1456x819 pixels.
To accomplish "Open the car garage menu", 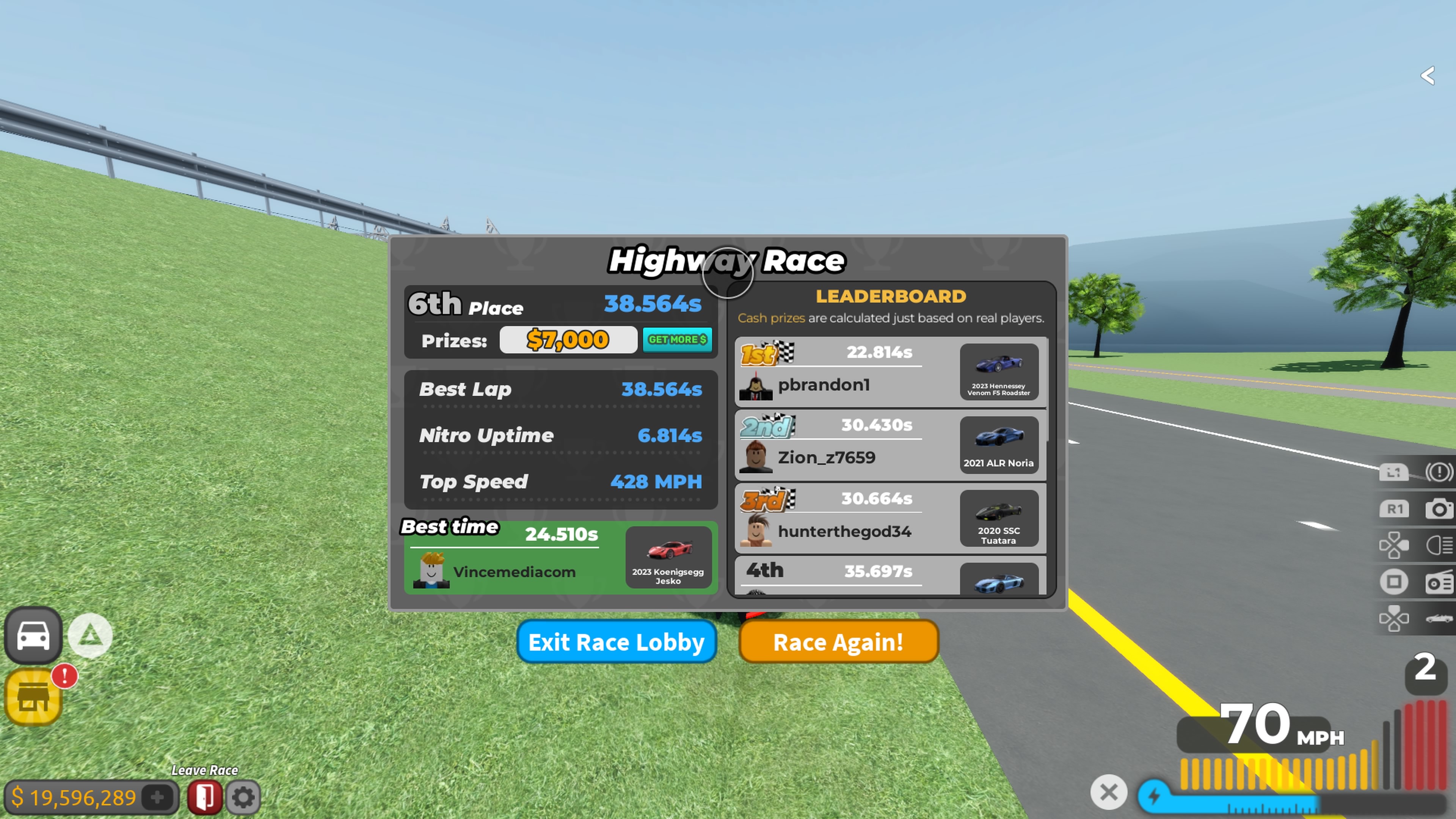I will coord(33,635).
